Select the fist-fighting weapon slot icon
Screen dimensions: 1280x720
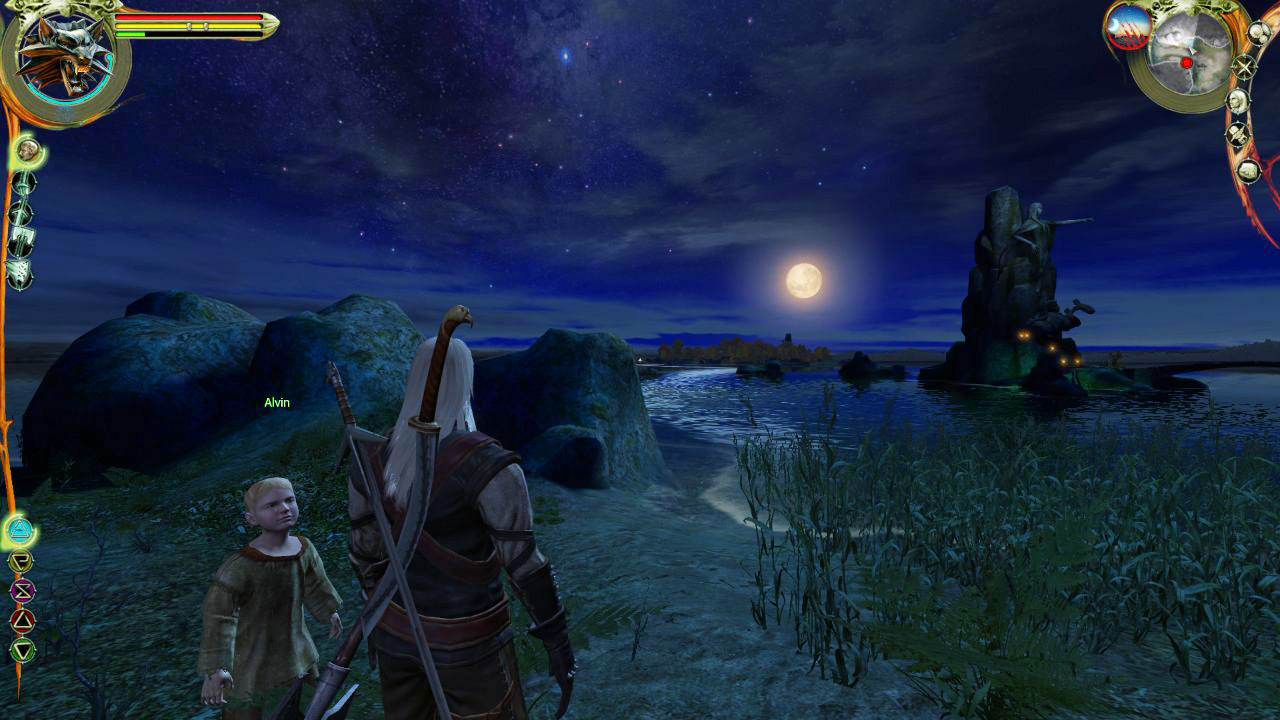pyautogui.click(x=20, y=271)
